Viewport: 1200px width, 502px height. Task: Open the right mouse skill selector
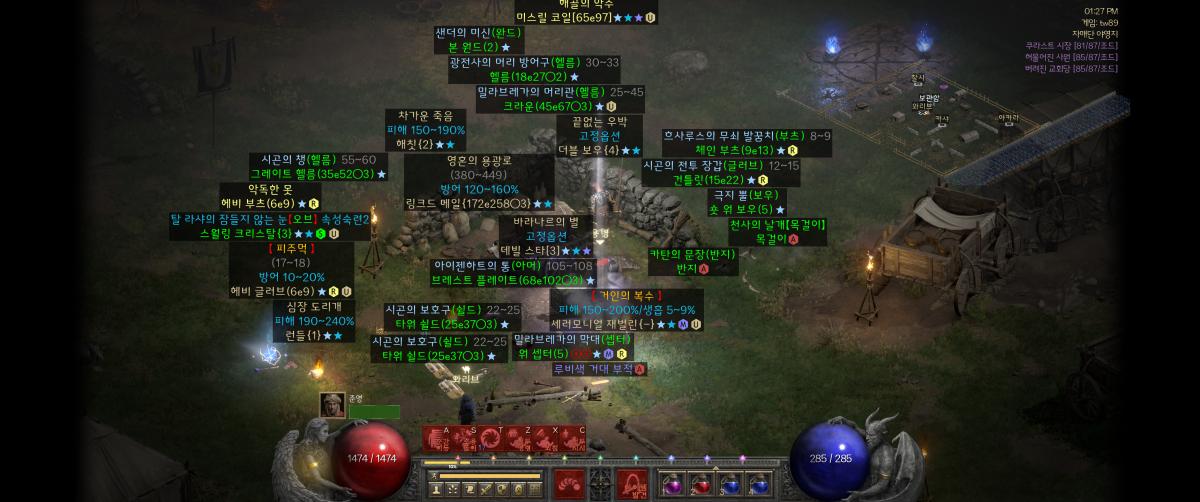click(x=630, y=481)
